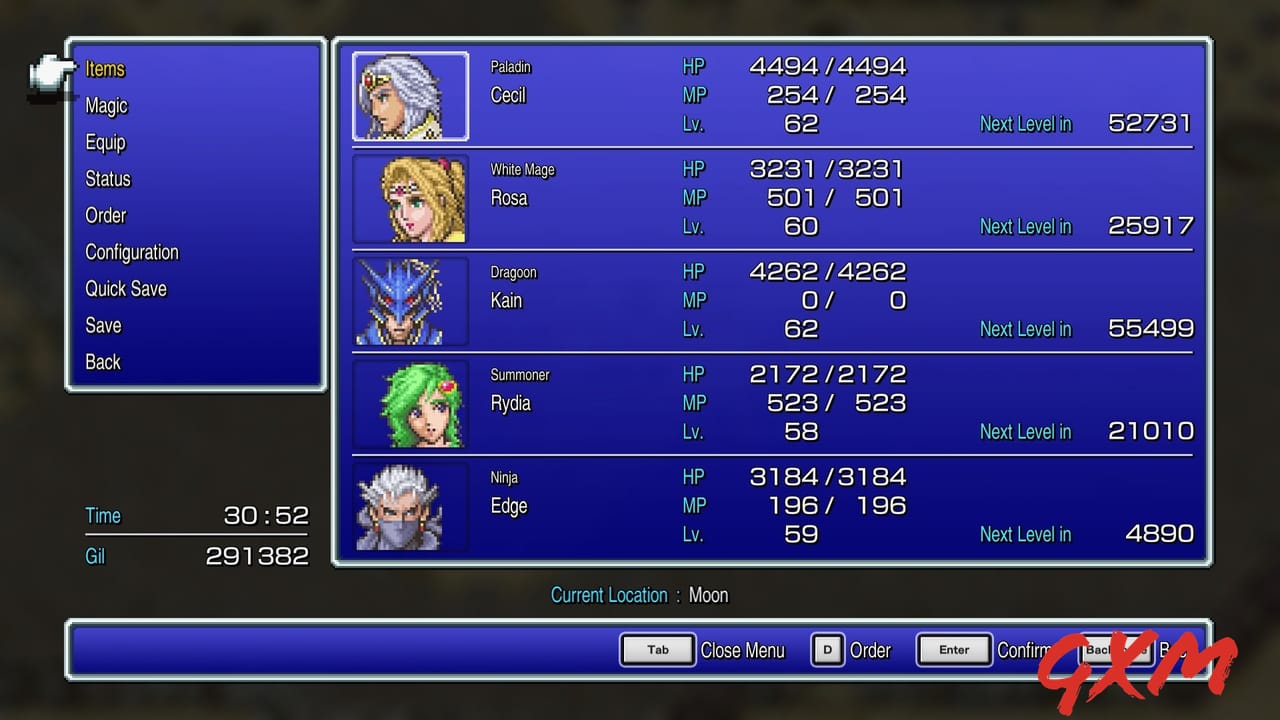This screenshot has width=1280, height=720.
Task: Select Edge's Ninja portrait
Action: [x=410, y=507]
